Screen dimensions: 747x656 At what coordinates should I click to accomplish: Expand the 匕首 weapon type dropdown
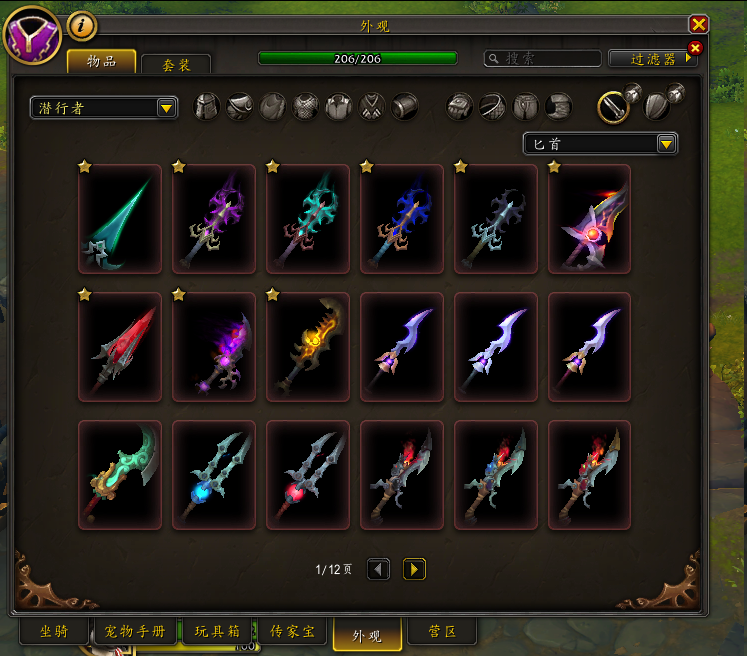pos(601,144)
